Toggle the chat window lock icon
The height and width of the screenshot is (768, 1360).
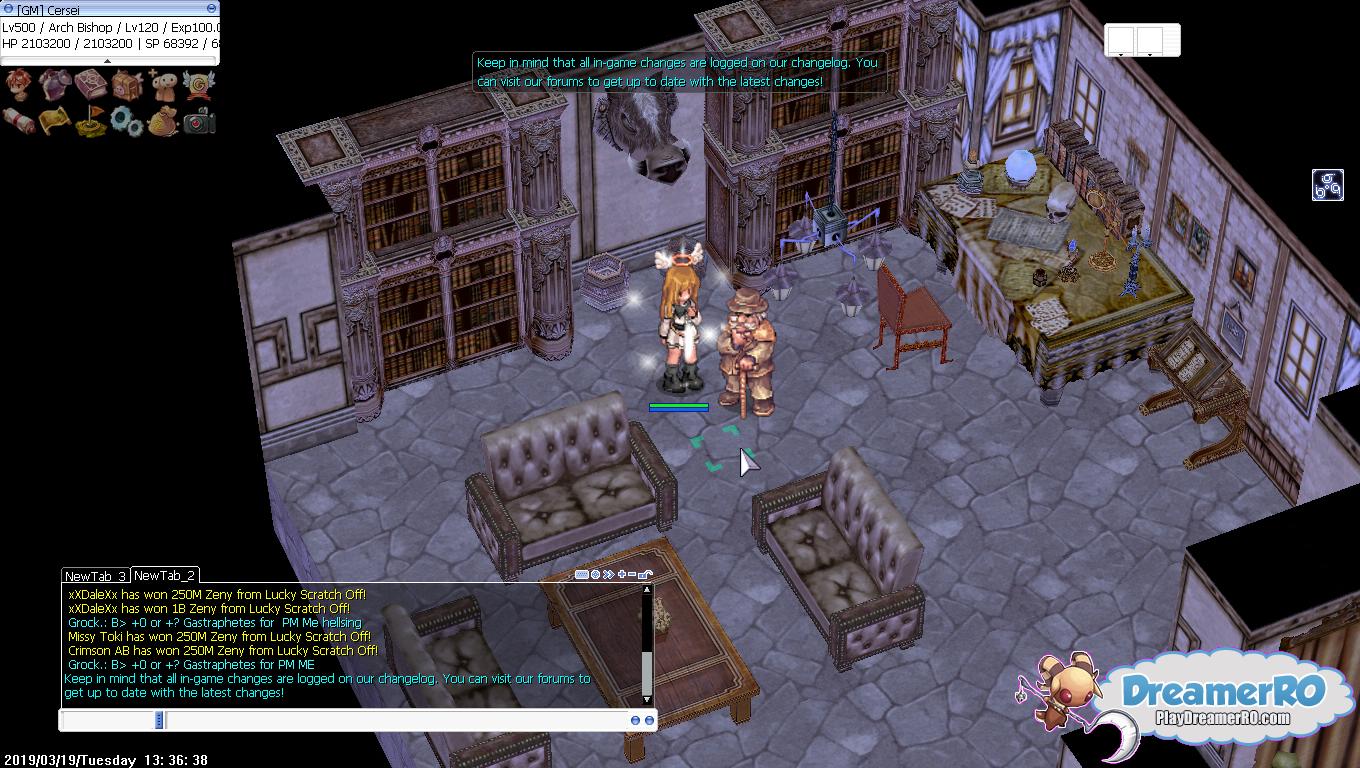[x=645, y=574]
